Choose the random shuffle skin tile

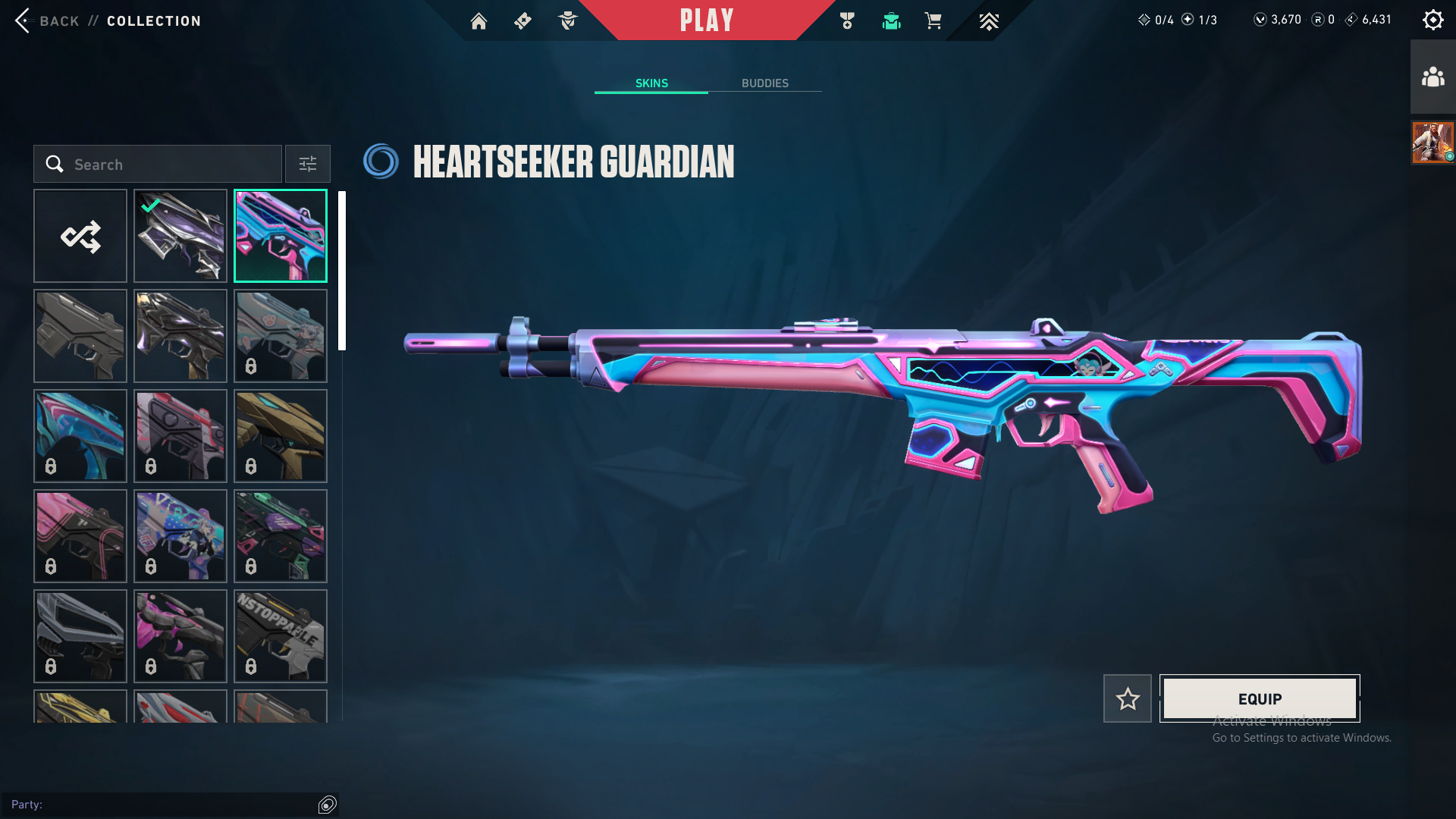pos(80,236)
